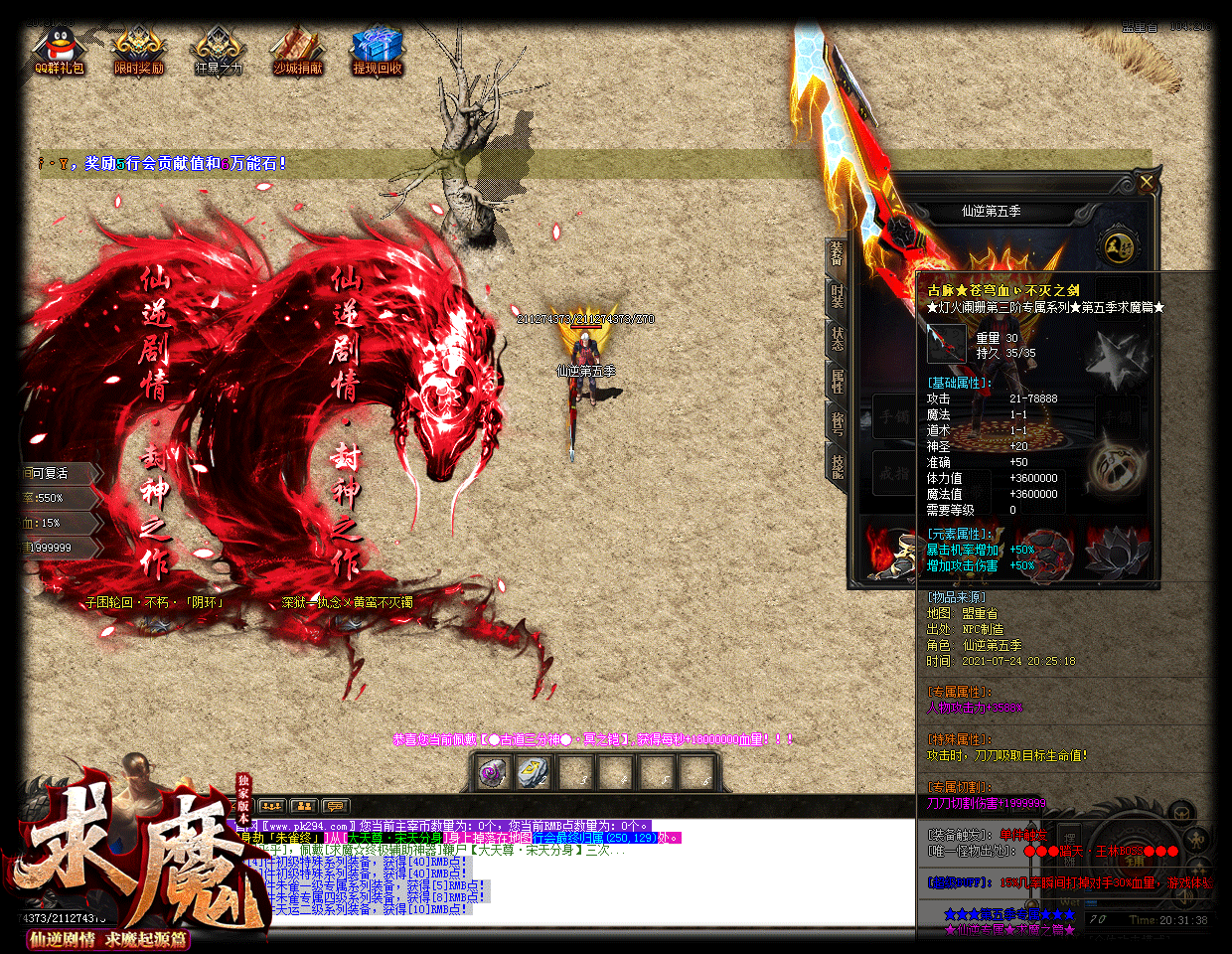Click the three-person group chat button

(x=271, y=806)
